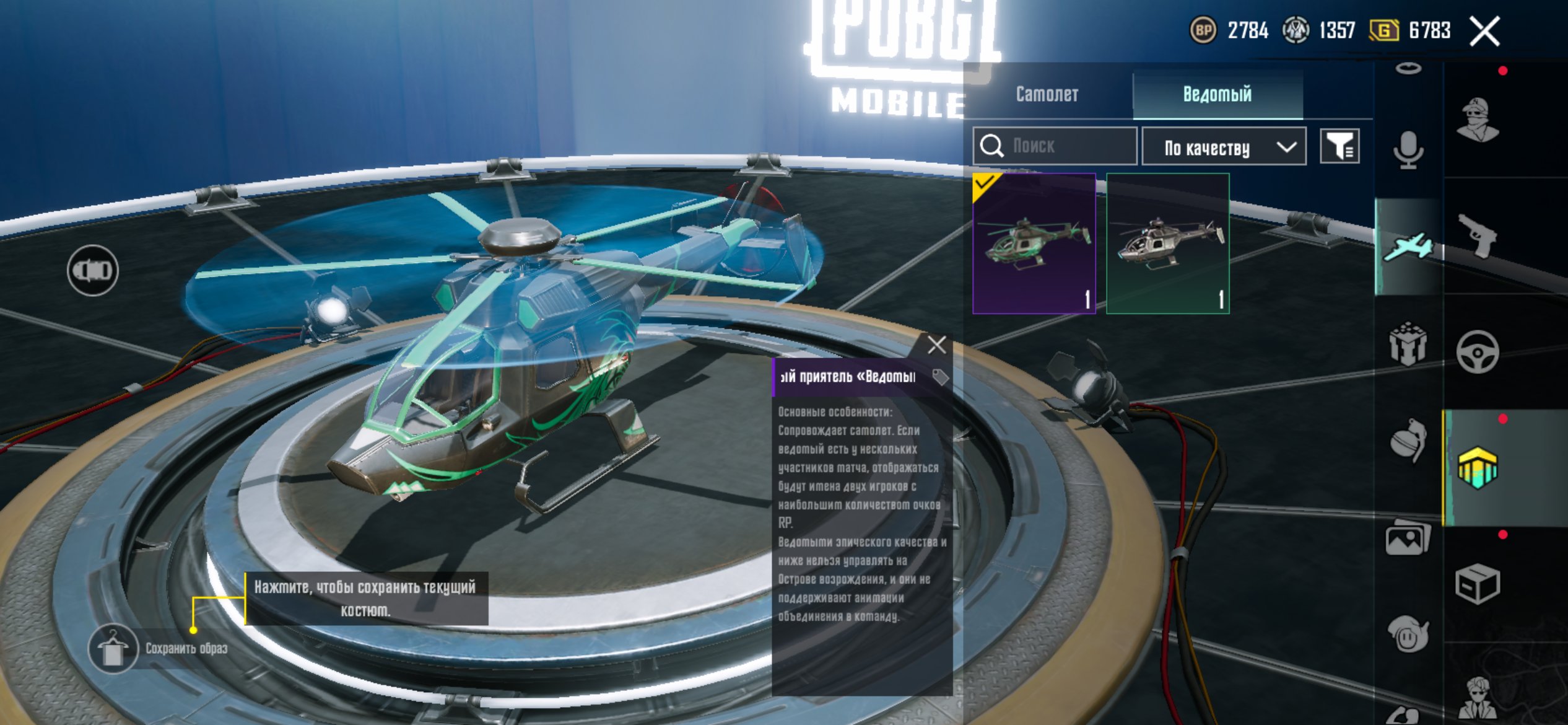Image resolution: width=1568 pixels, height=725 pixels.
Task: Select the Ведомый tab
Action: tap(1217, 94)
